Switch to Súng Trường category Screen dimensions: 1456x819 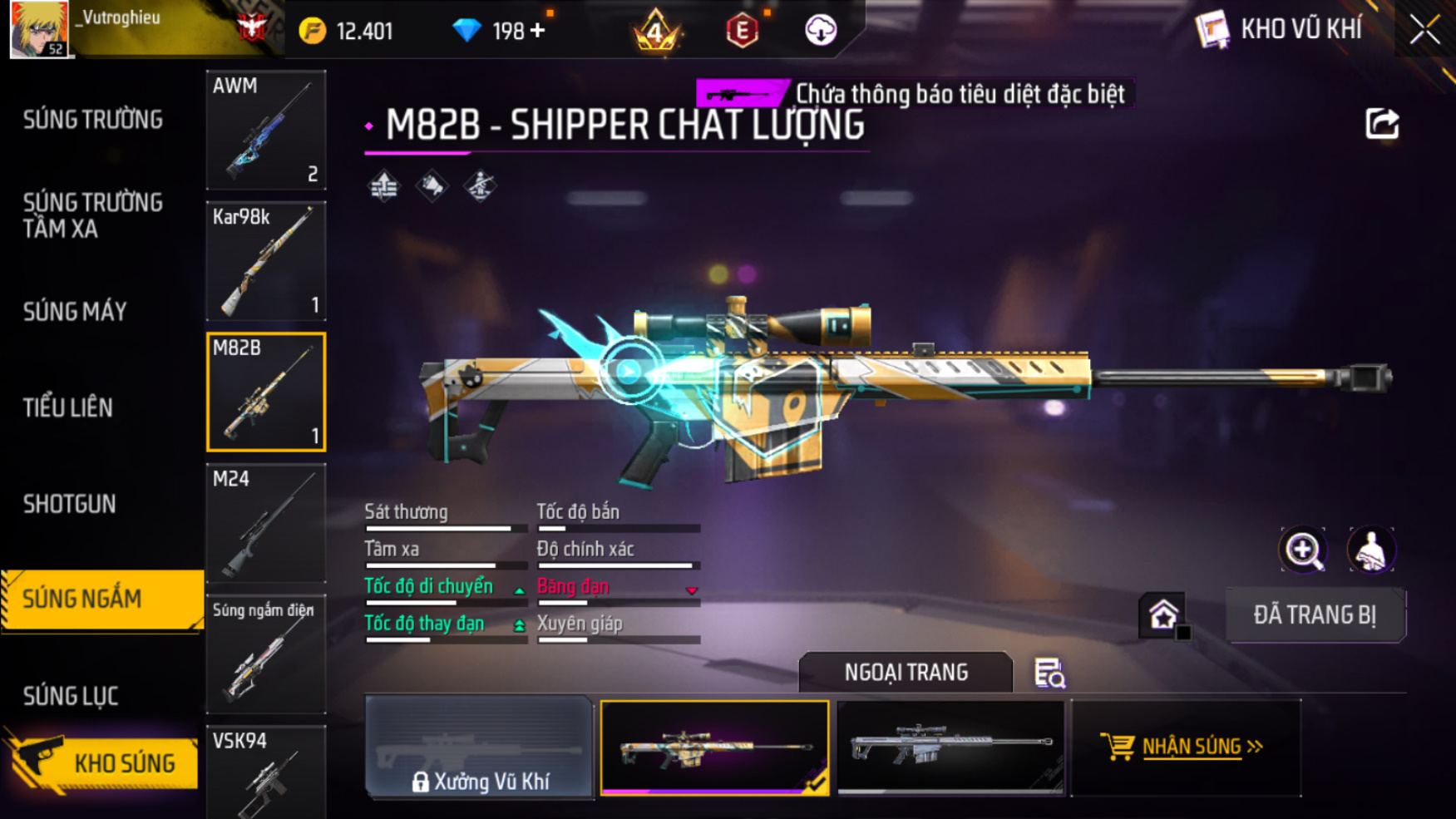coord(92,120)
